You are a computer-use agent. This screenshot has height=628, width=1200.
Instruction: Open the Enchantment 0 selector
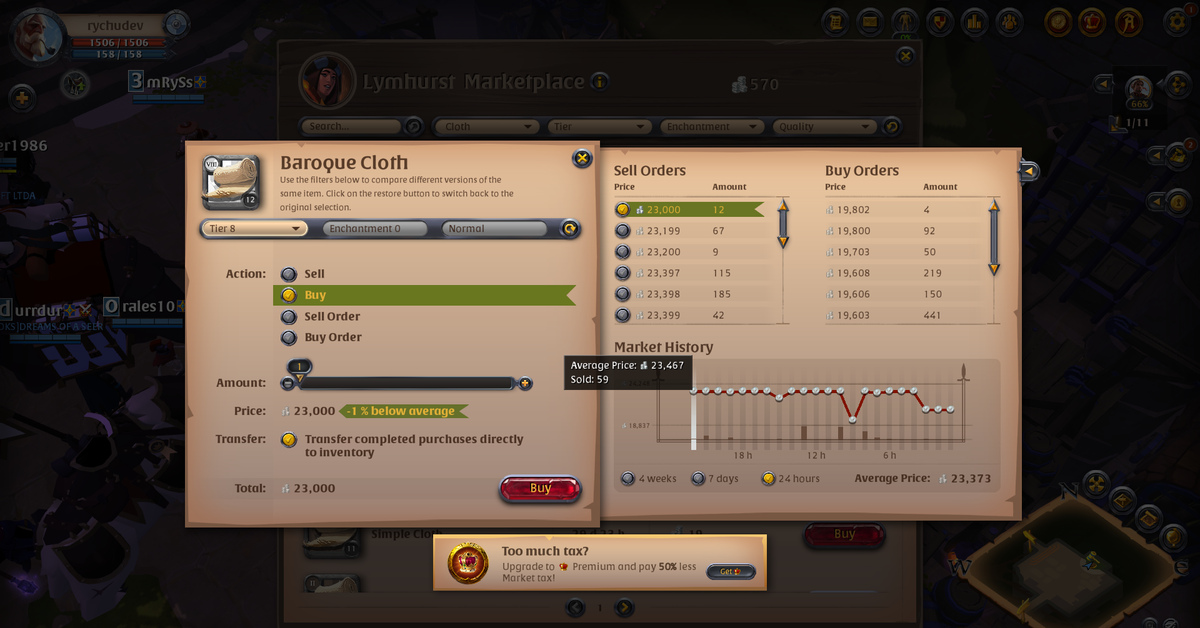click(378, 229)
